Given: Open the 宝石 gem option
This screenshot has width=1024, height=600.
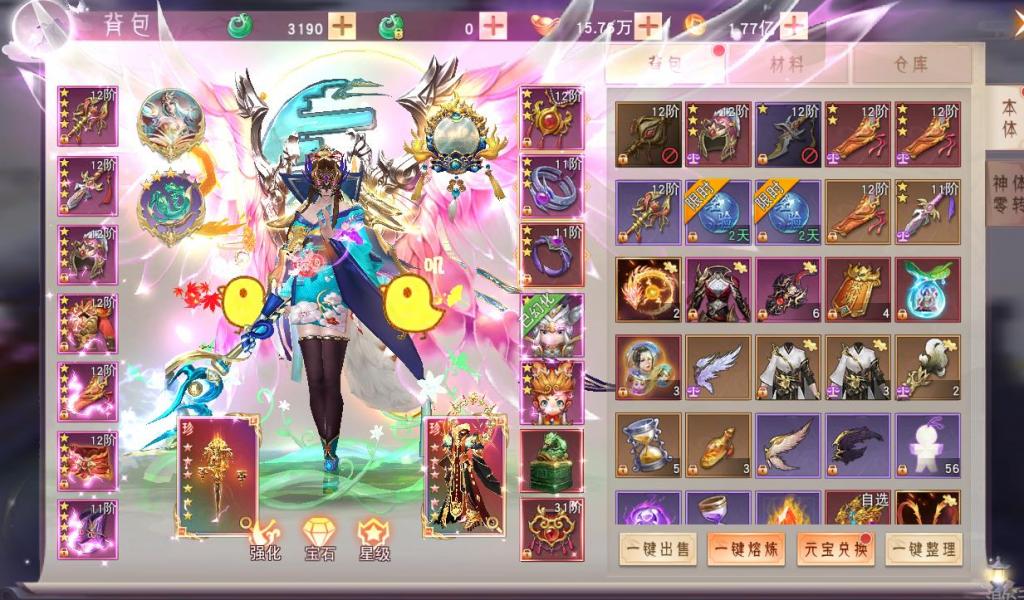Looking at the screenshot, I should click(319, 537).
